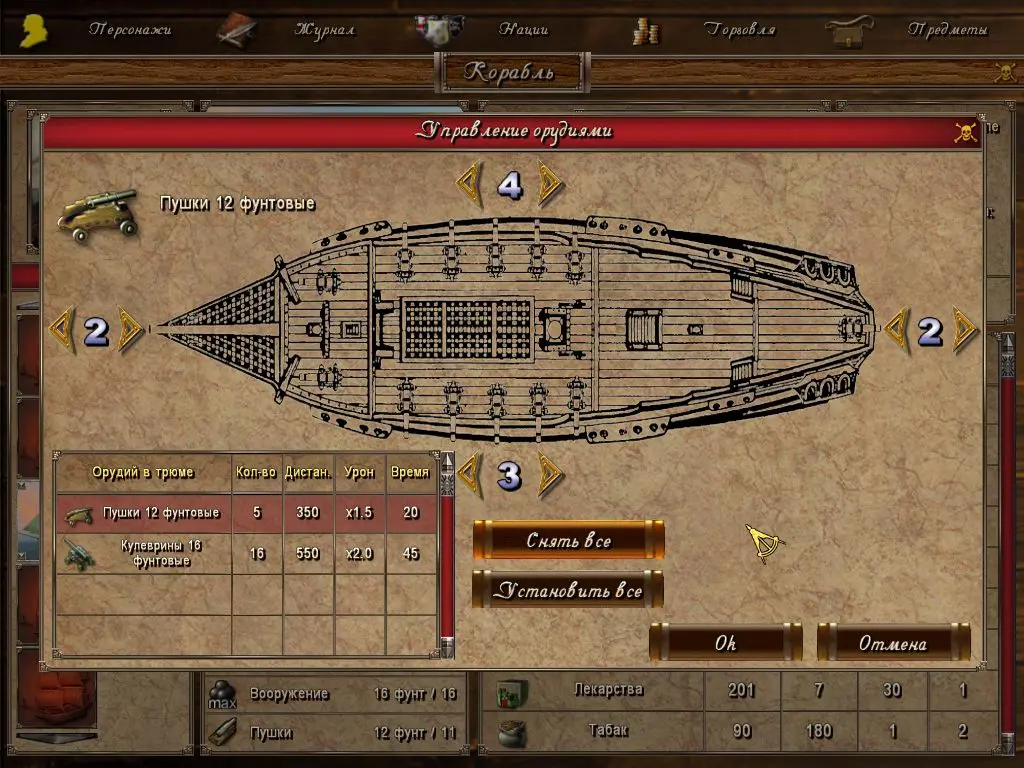Open the Персонажи menu

click(130, 30)
